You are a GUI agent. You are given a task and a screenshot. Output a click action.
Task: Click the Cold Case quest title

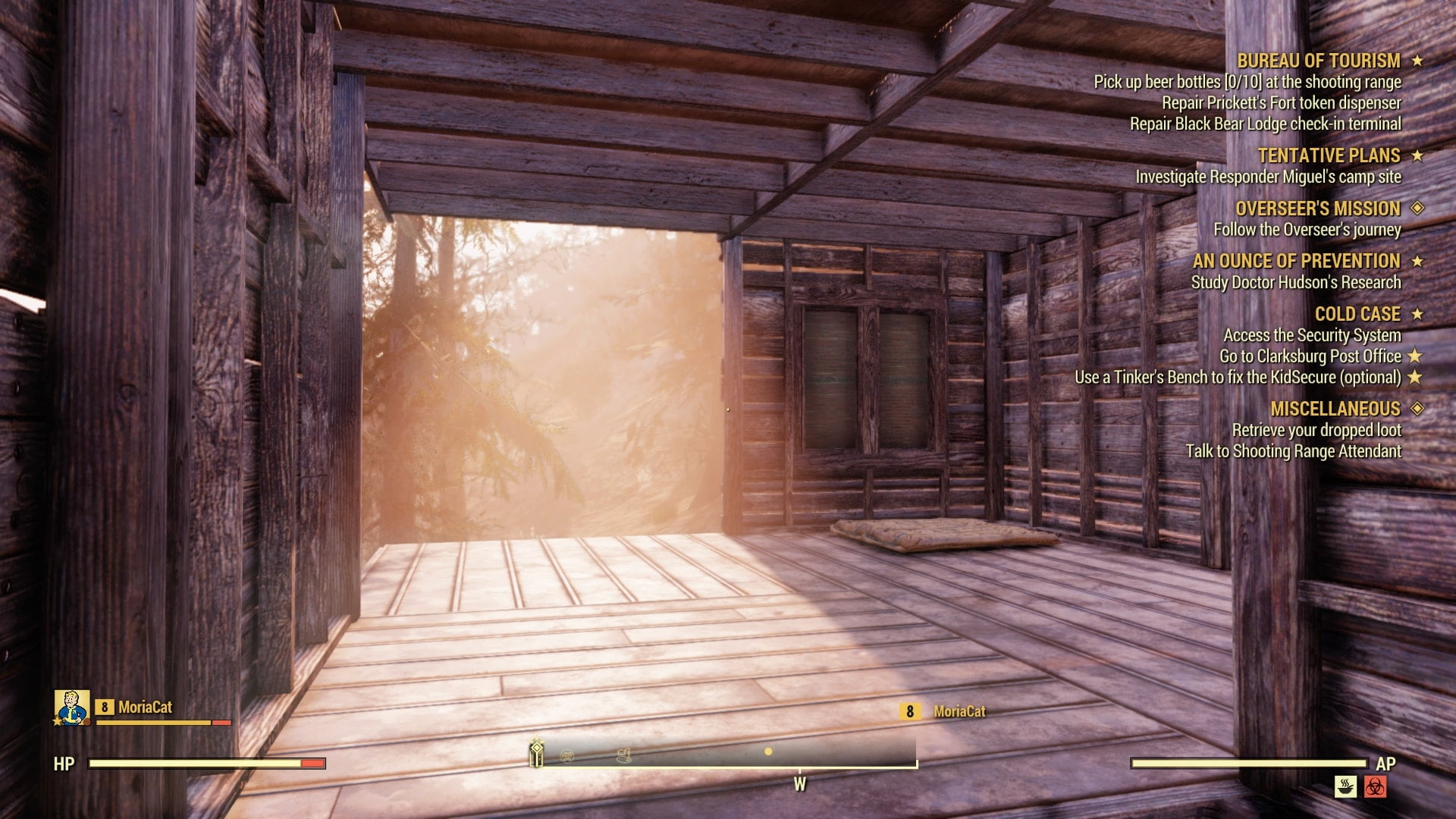[1357, 314]
